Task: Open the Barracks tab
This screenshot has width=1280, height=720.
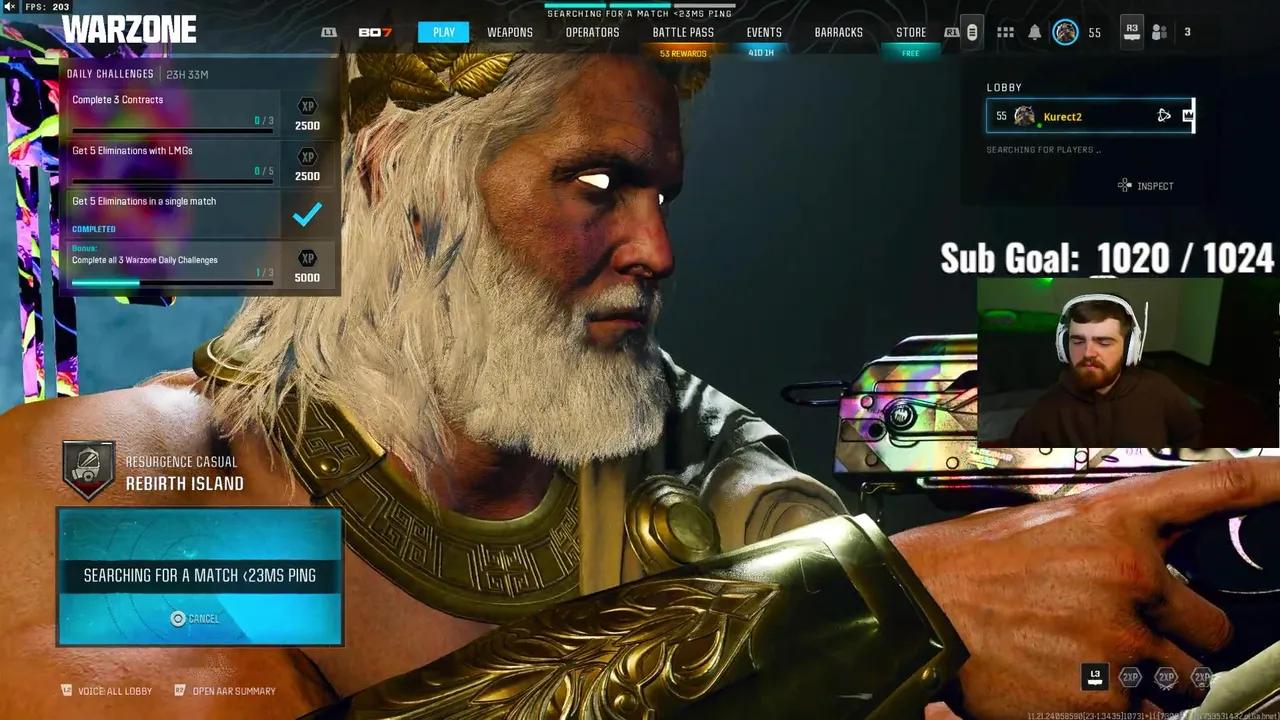Action: point(838,32)
